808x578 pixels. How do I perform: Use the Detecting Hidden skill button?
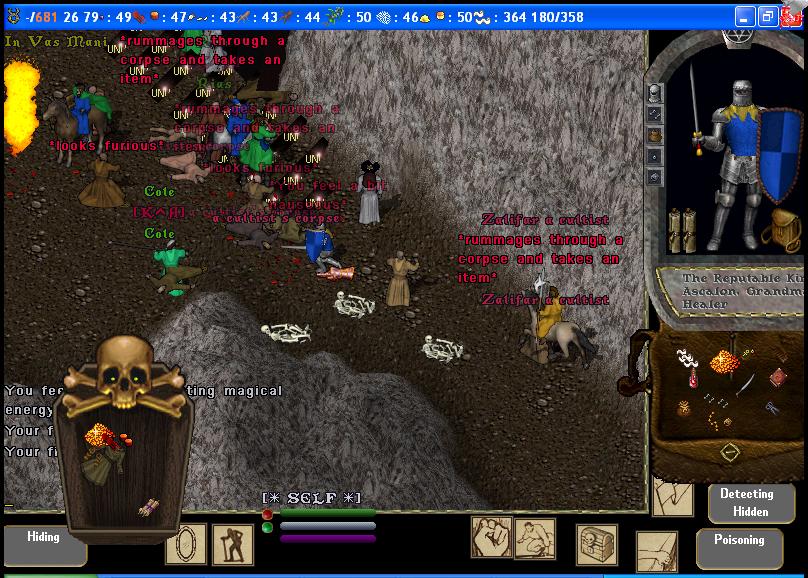pos(746,503)
